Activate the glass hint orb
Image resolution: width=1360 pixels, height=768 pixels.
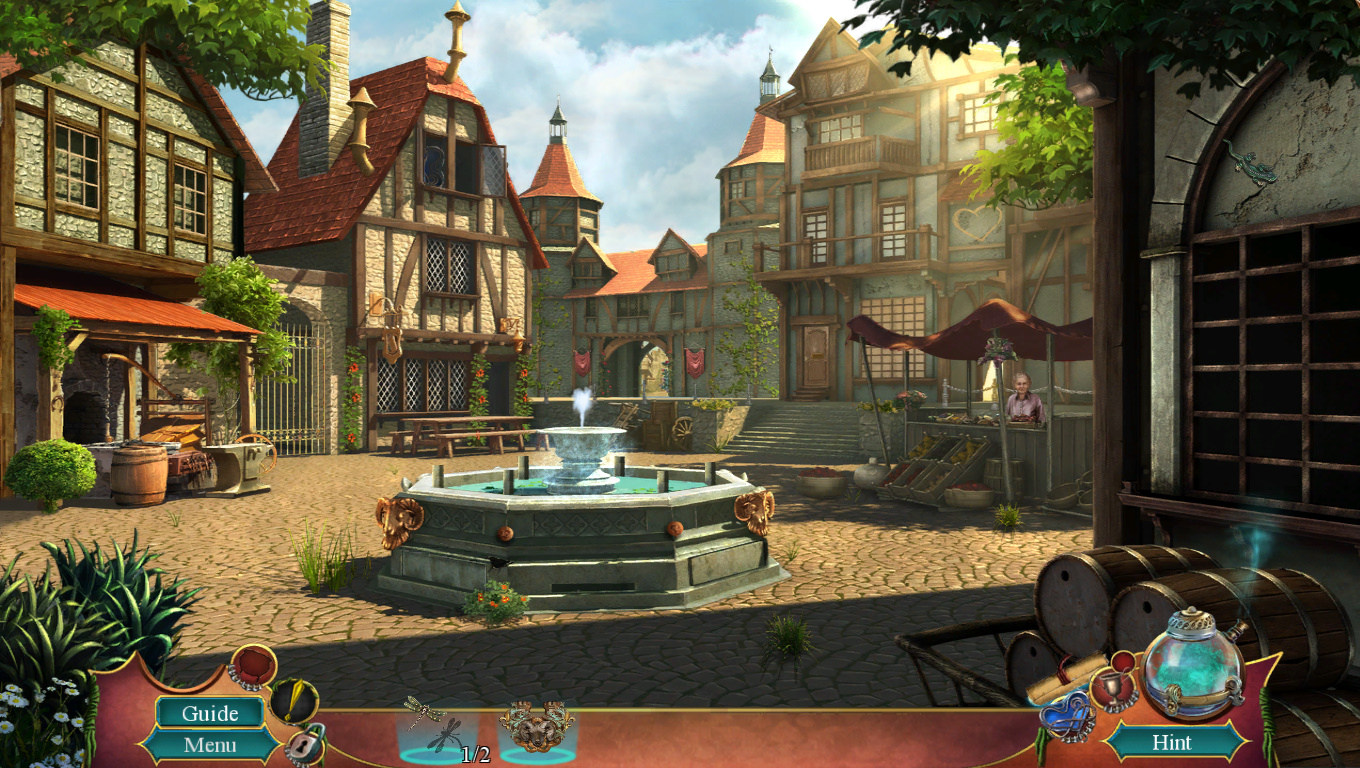[1192, 664]
